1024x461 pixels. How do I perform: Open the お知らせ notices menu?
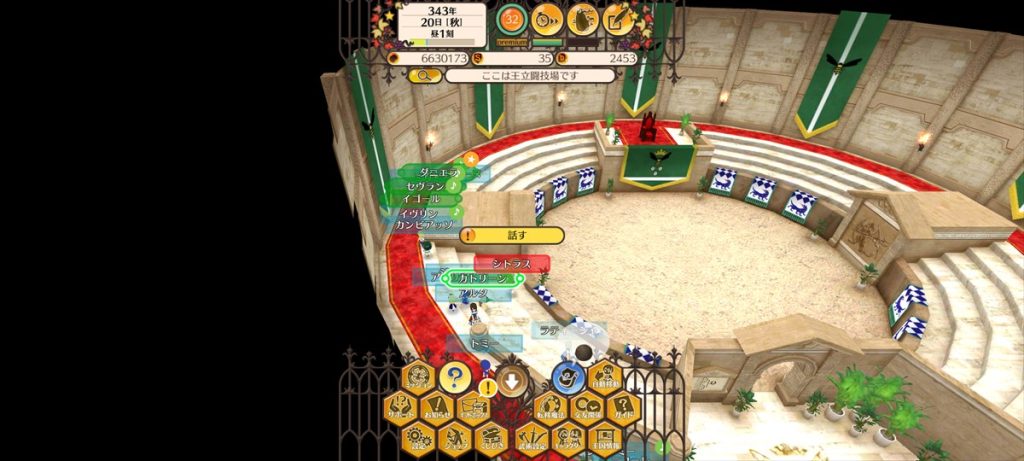[437, 408]
